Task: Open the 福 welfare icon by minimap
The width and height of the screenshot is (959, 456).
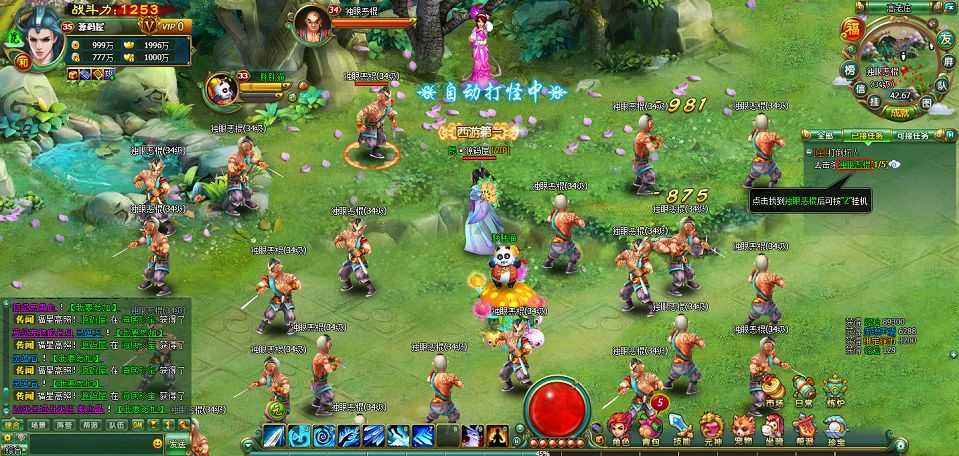Action: [x=853, y=28]
